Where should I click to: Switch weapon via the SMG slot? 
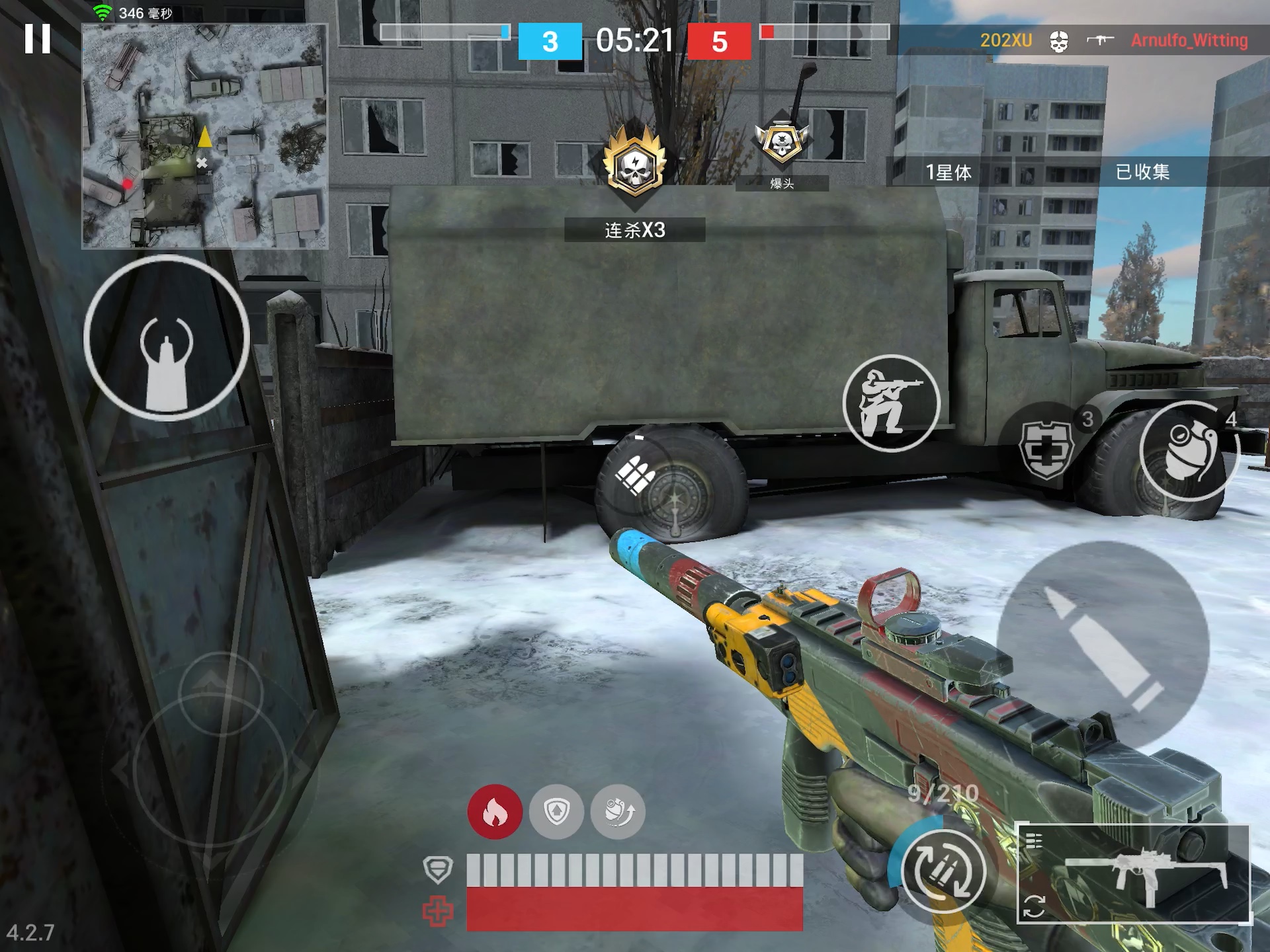(x=1133, y=873)
